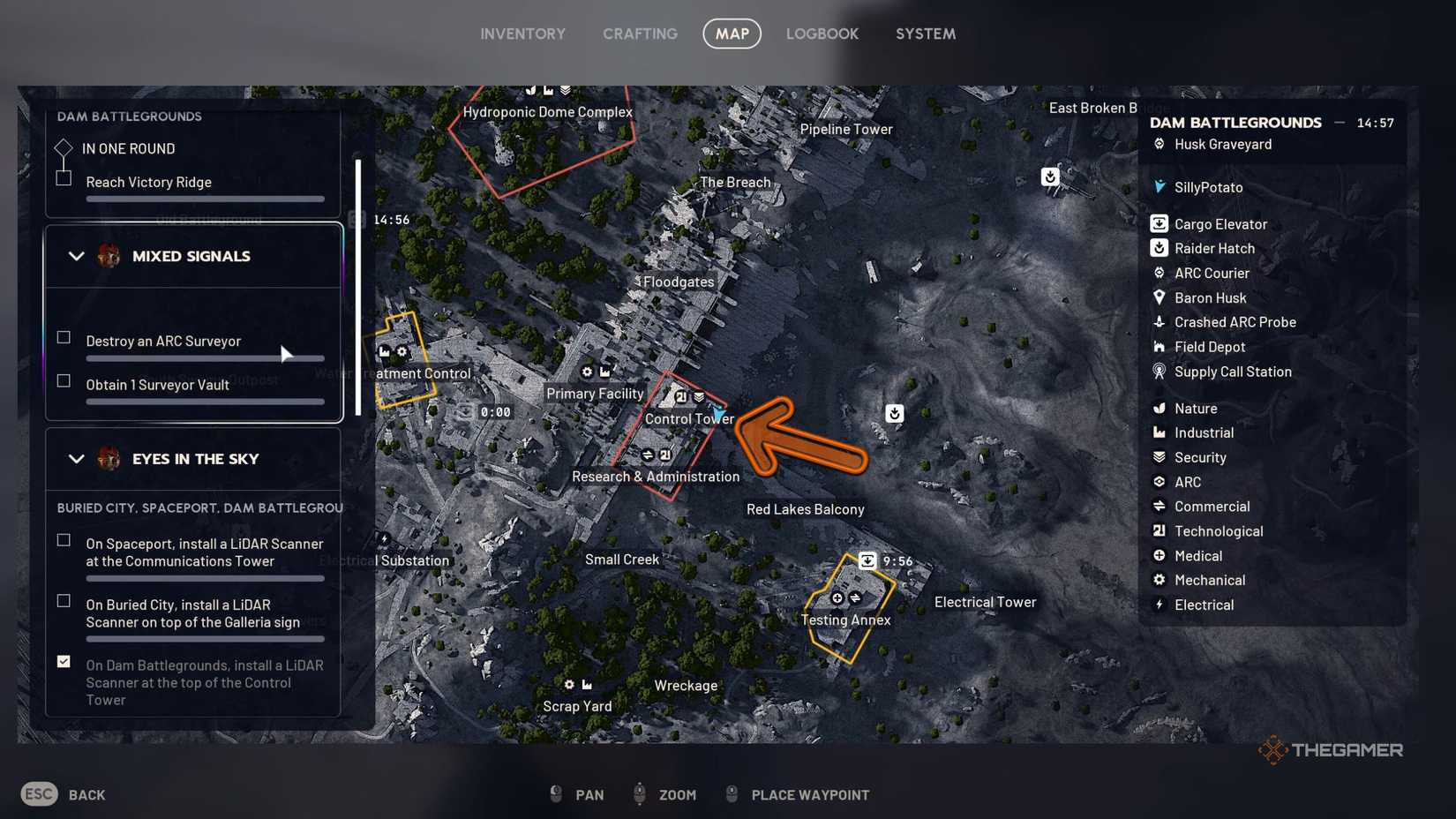1456x819 pixels.
Task: Open the Logbook screen
Action: click(x=822, y=34)
